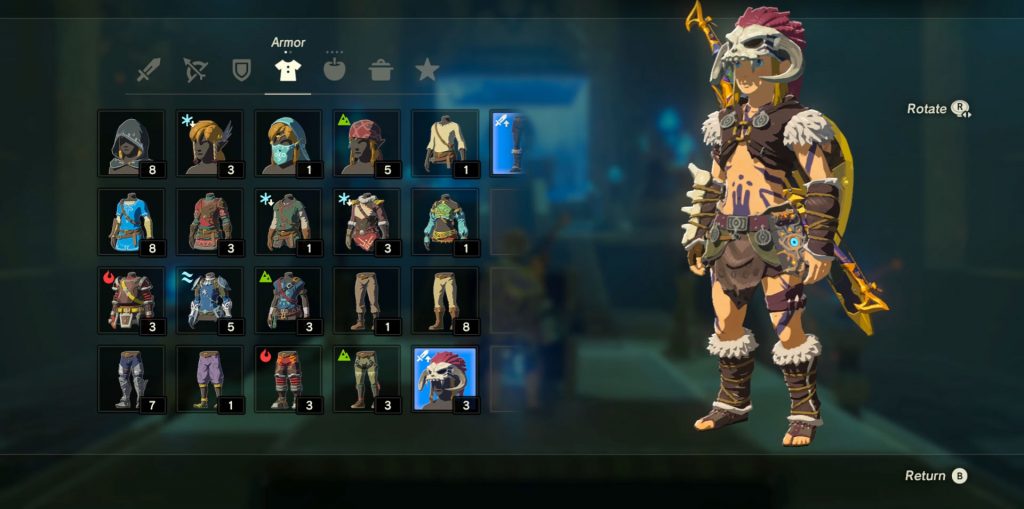
Task: Equip the blue Champion's Tunic
Action: pyautogui.click(x=131, y=221)
